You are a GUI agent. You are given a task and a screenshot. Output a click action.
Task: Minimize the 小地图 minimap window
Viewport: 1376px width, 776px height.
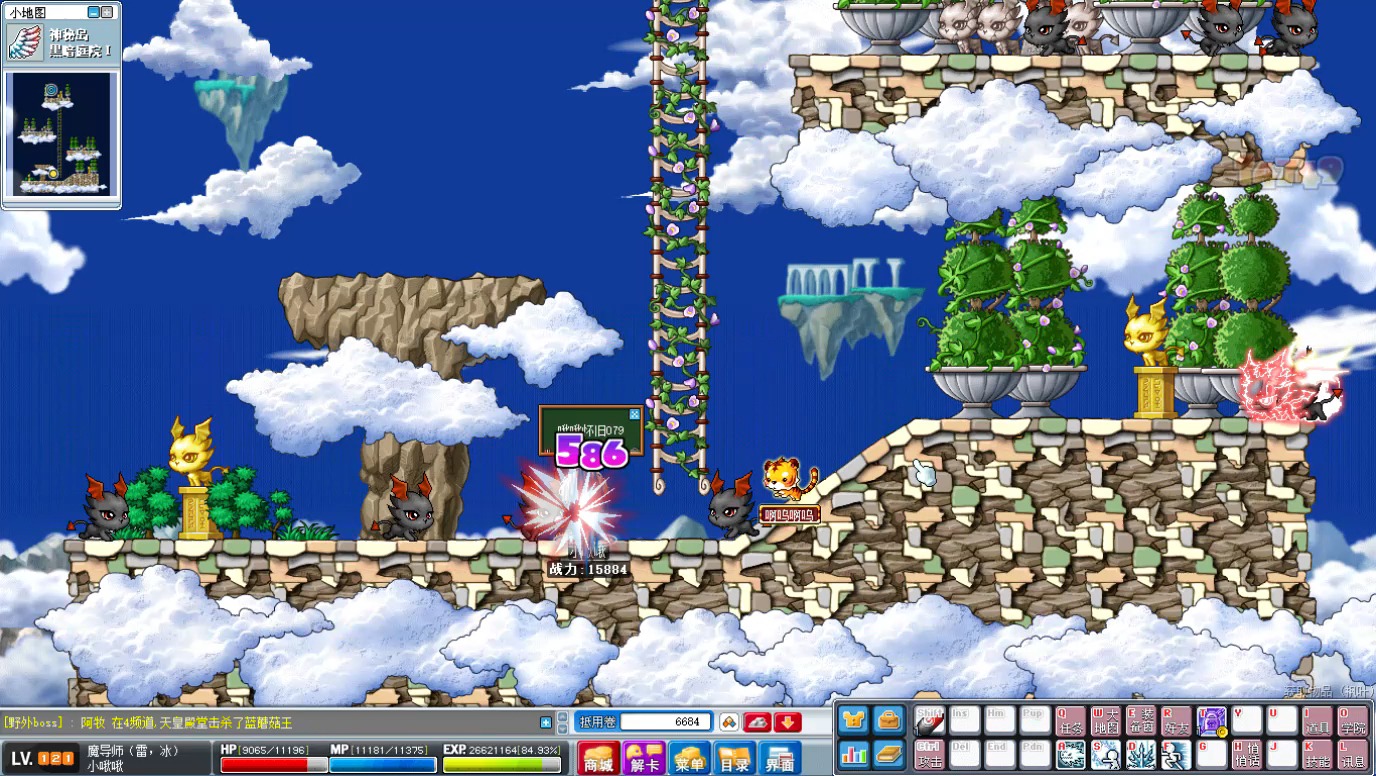coord(94,13)
